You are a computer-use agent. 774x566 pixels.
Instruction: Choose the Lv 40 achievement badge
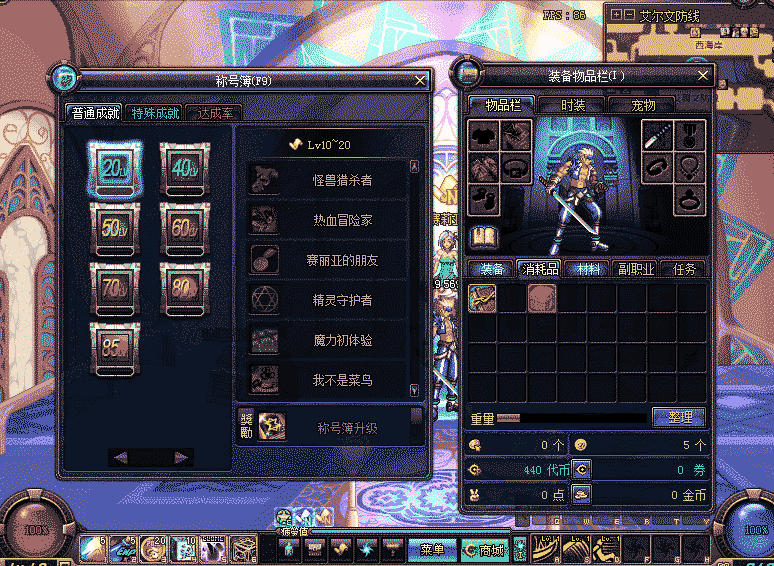185,168
